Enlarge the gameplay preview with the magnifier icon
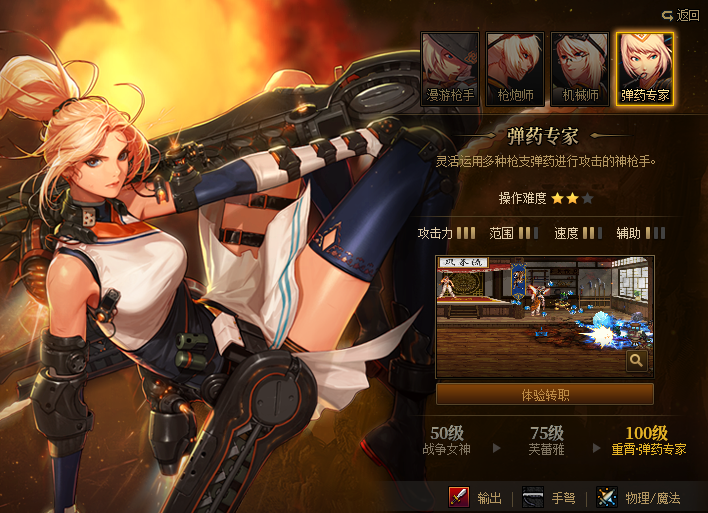This screenshot has height=513, width=708. [637, 361]
